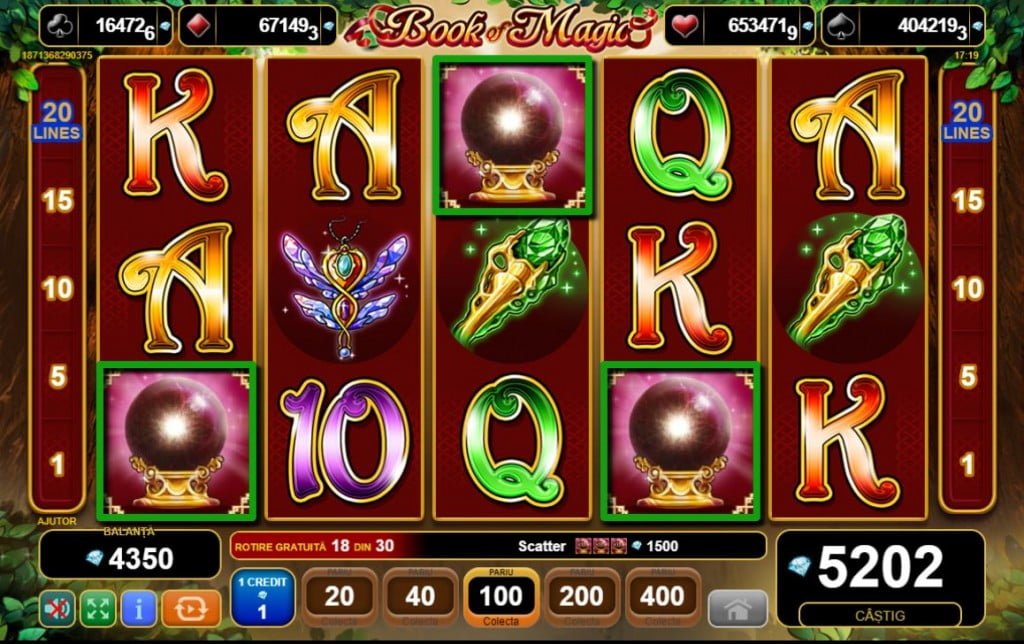Open the blue info paytable button
This screenshot has width=1024, height=644.
(138, 606)
